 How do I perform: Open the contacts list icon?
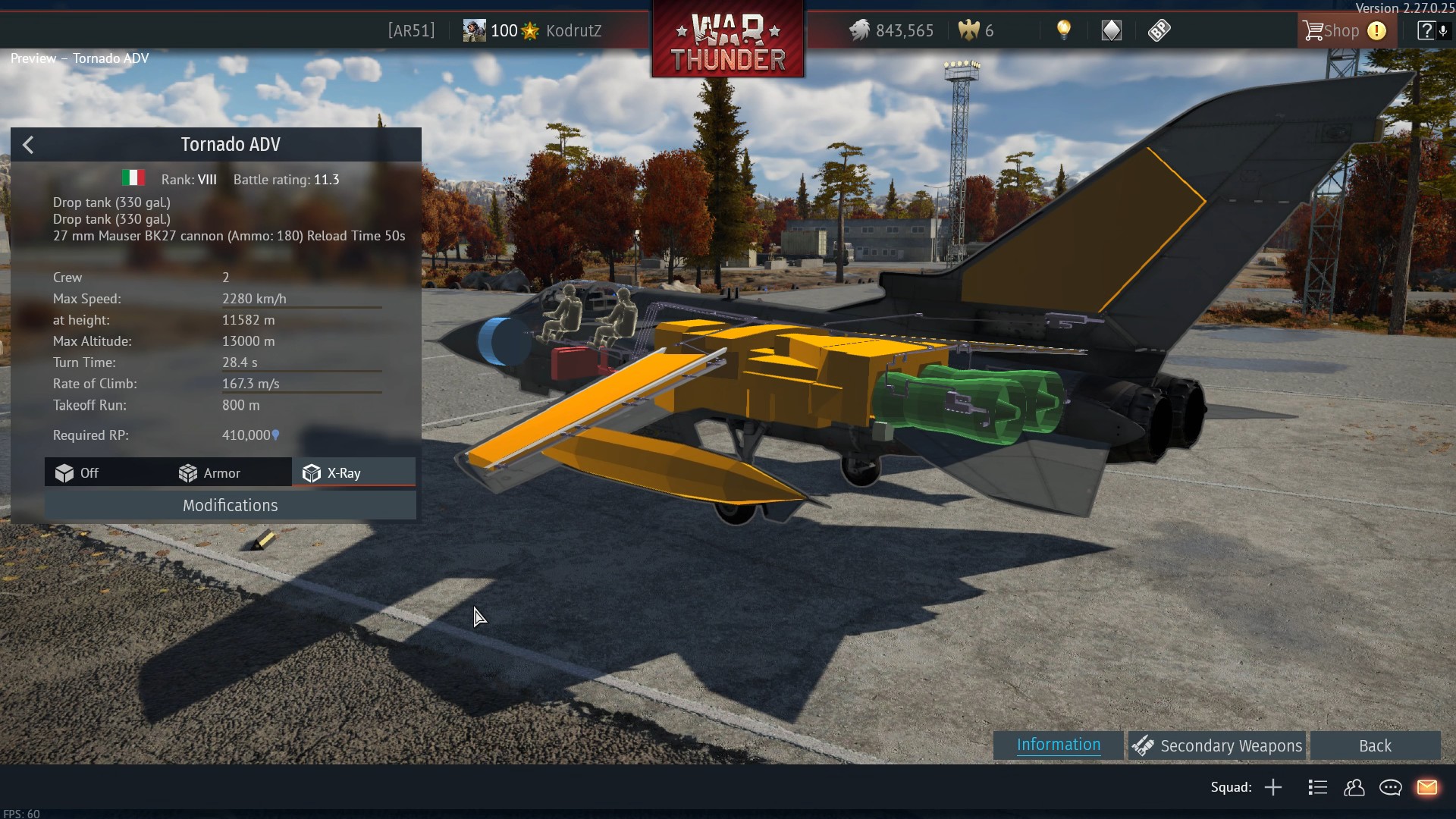(x=1354, y=788)
